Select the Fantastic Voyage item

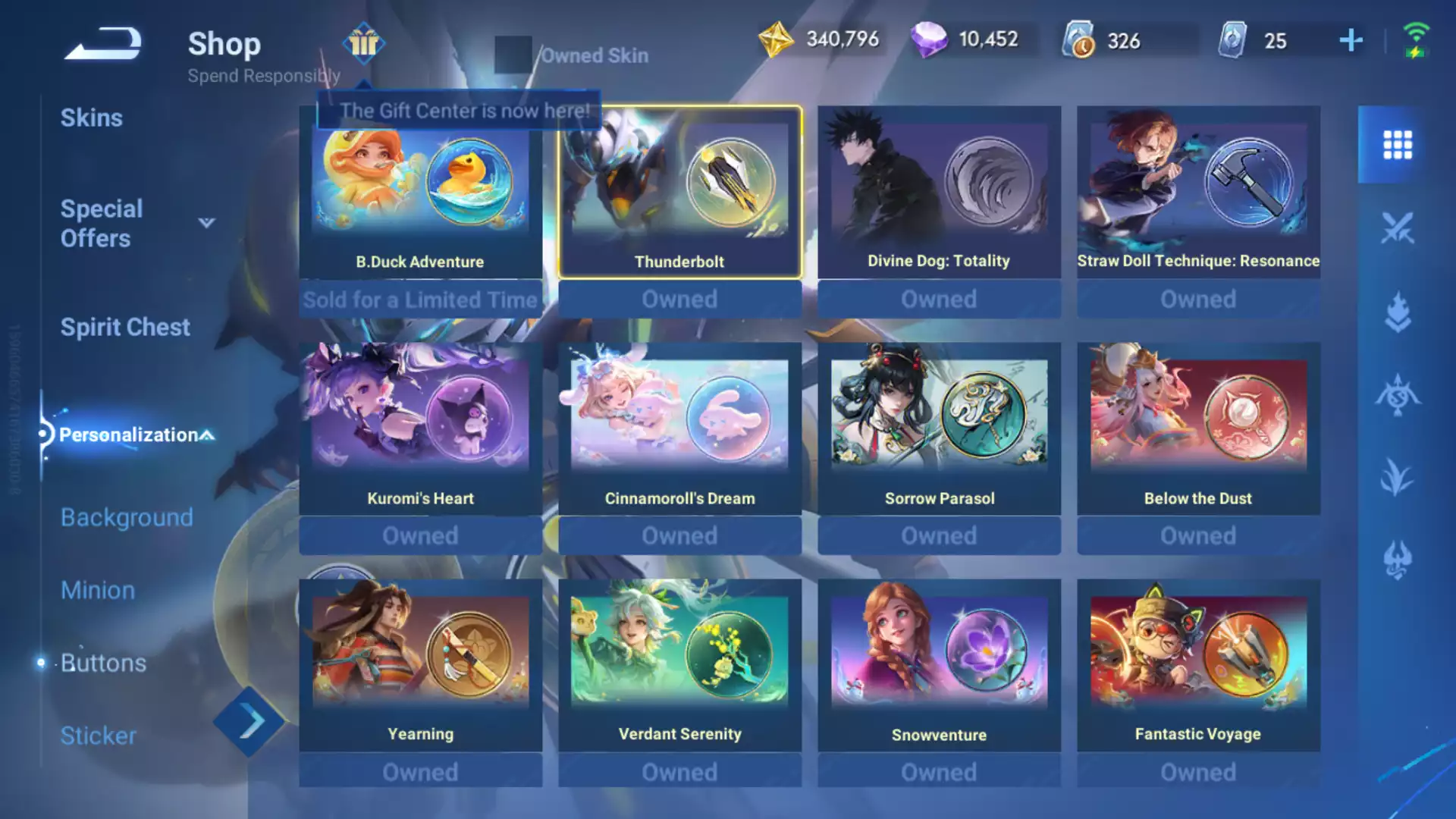1198,665
